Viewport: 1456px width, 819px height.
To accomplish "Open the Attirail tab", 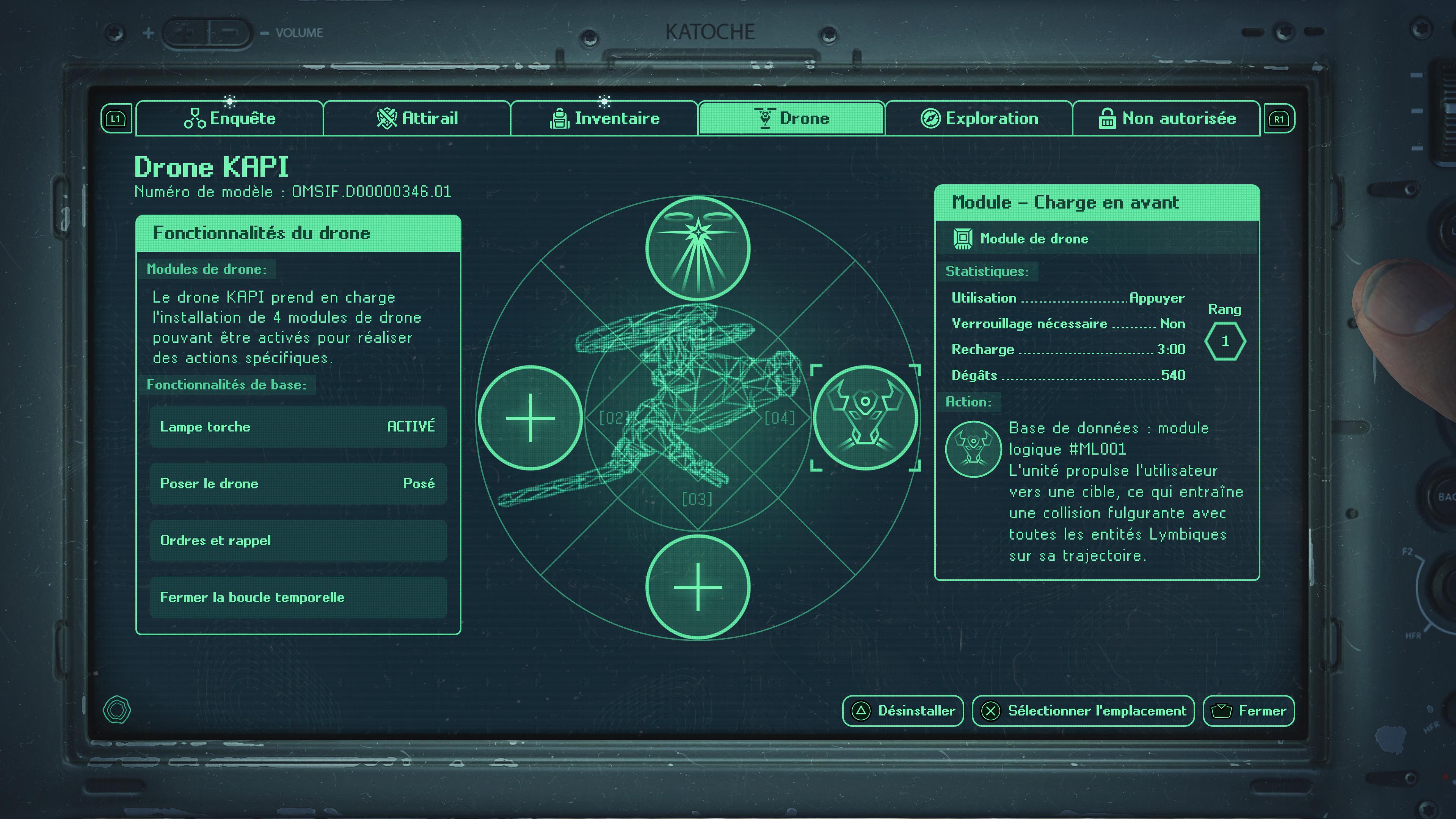I will [x=417, y=119].
